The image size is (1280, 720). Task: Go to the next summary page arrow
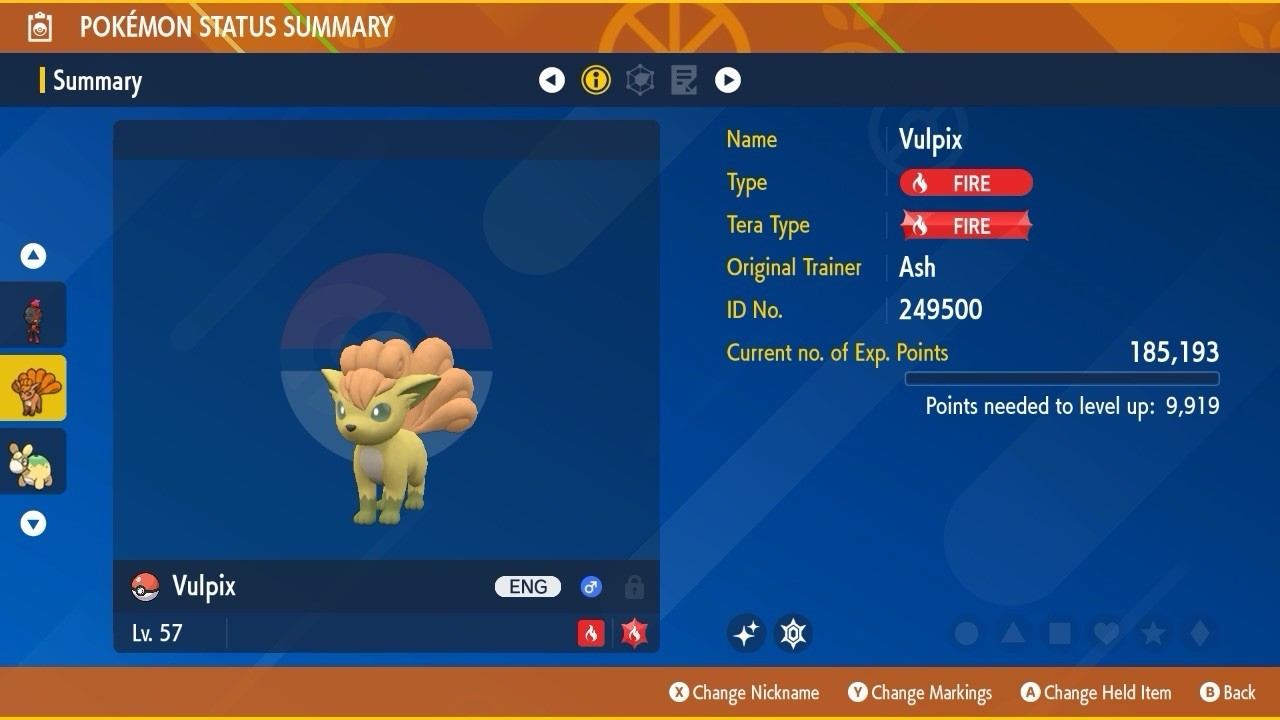tap(728, 80)
